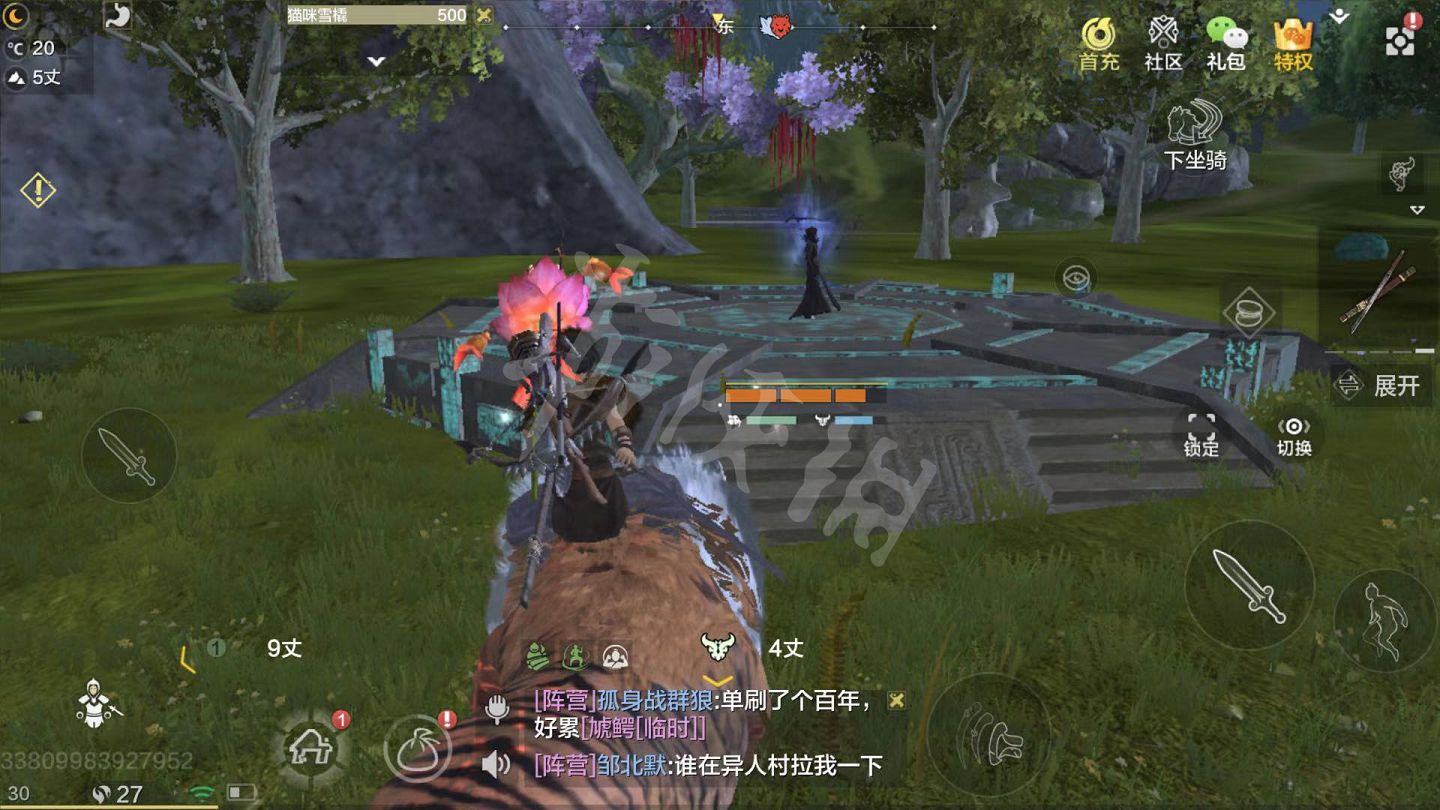1440x810 pixels.
Task: Attack with the large sword button
Action: click(x=1249, y=585)
